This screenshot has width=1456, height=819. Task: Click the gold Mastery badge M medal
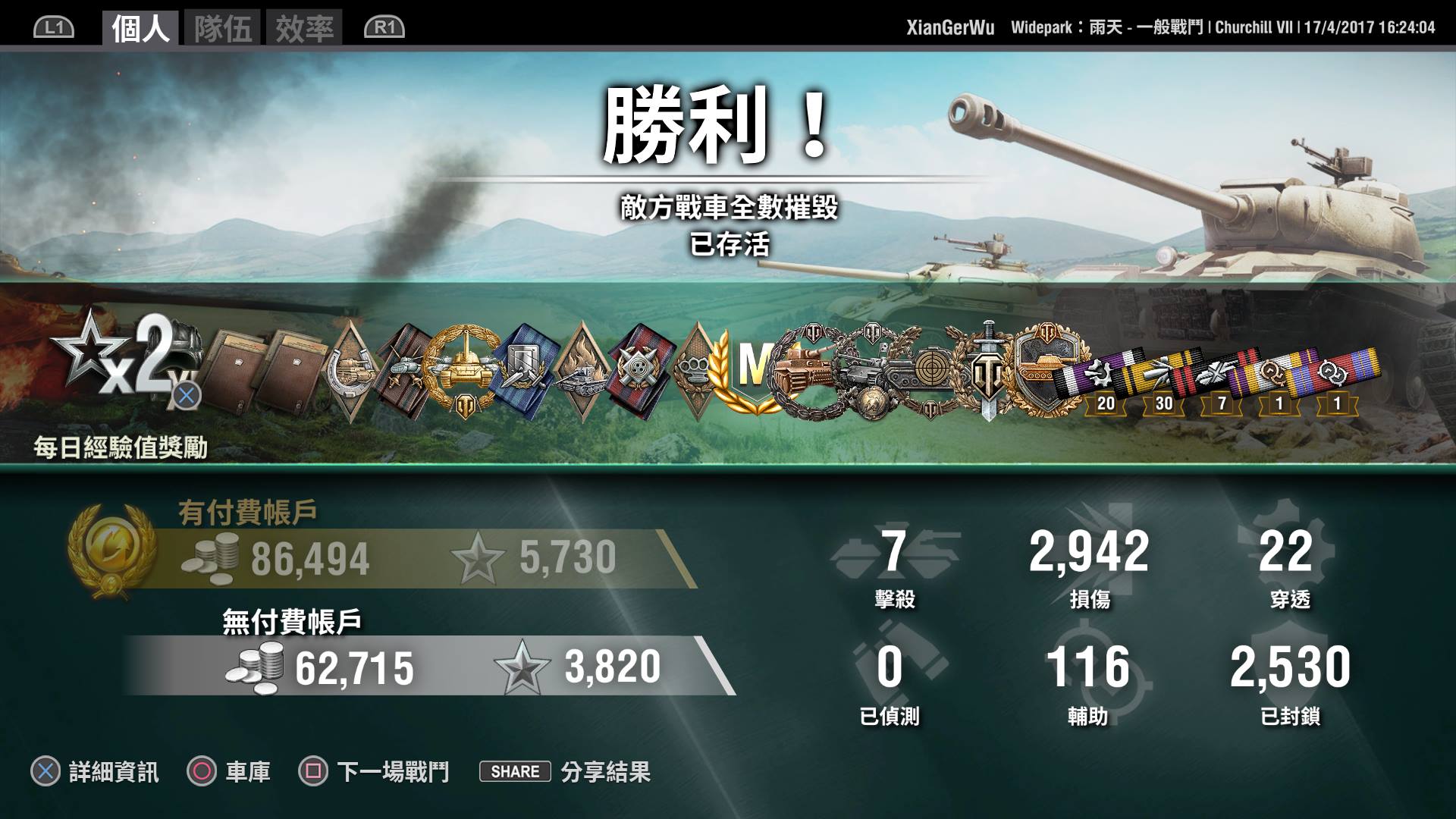[749, 369]
